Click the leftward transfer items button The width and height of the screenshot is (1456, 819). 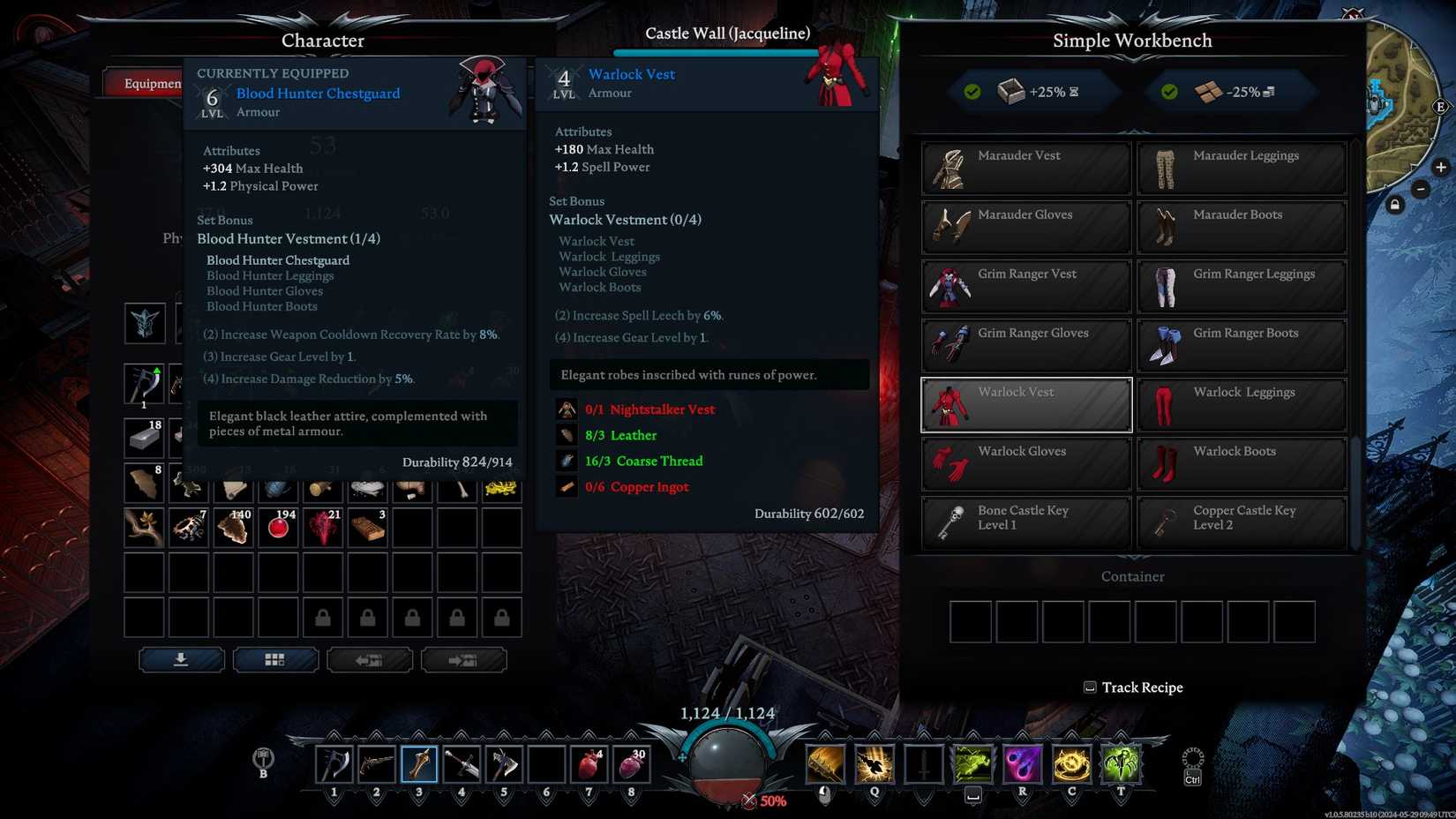coord(370,659)
